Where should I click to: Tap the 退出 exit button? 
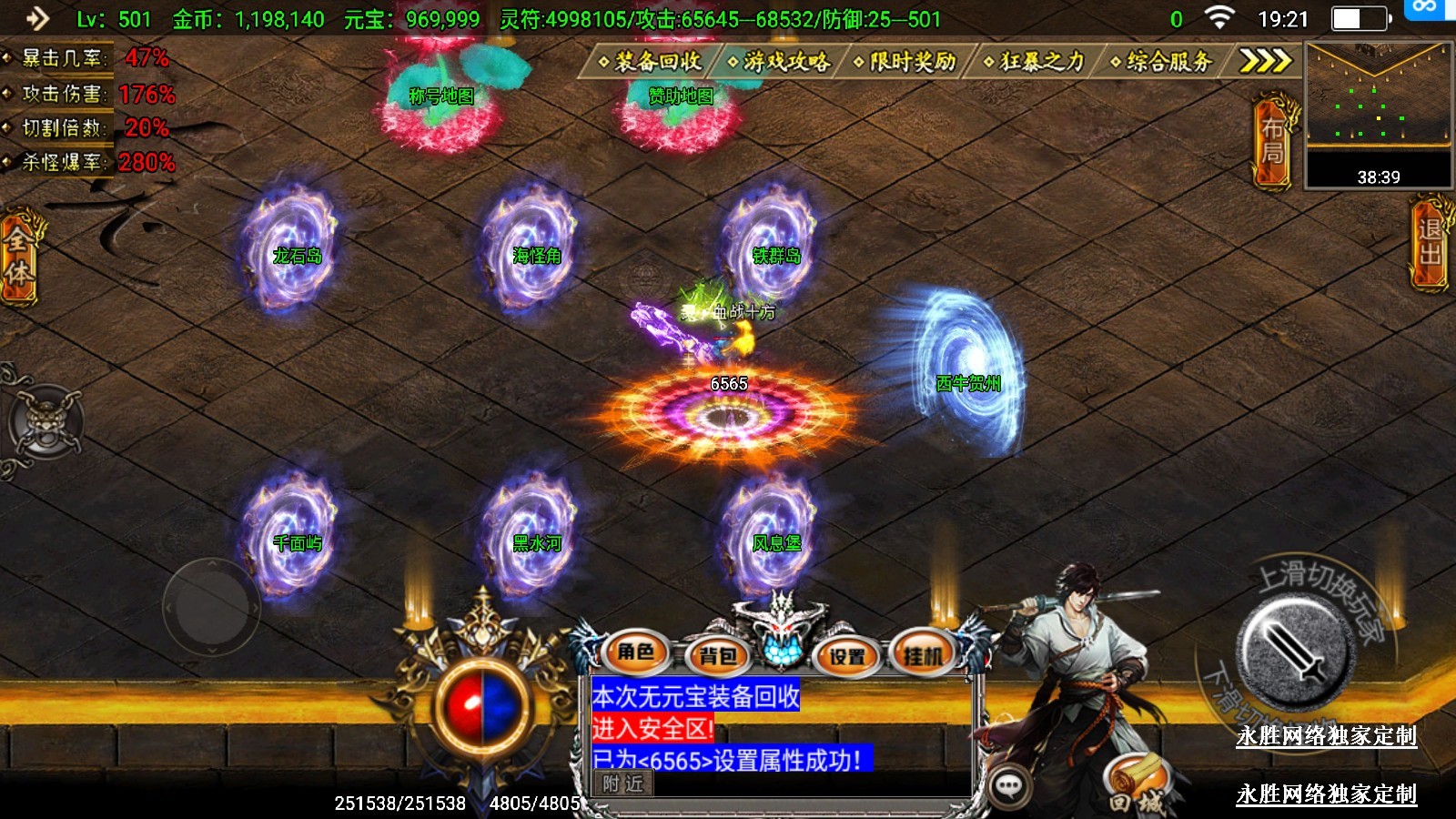click(x=1431, y=243)
